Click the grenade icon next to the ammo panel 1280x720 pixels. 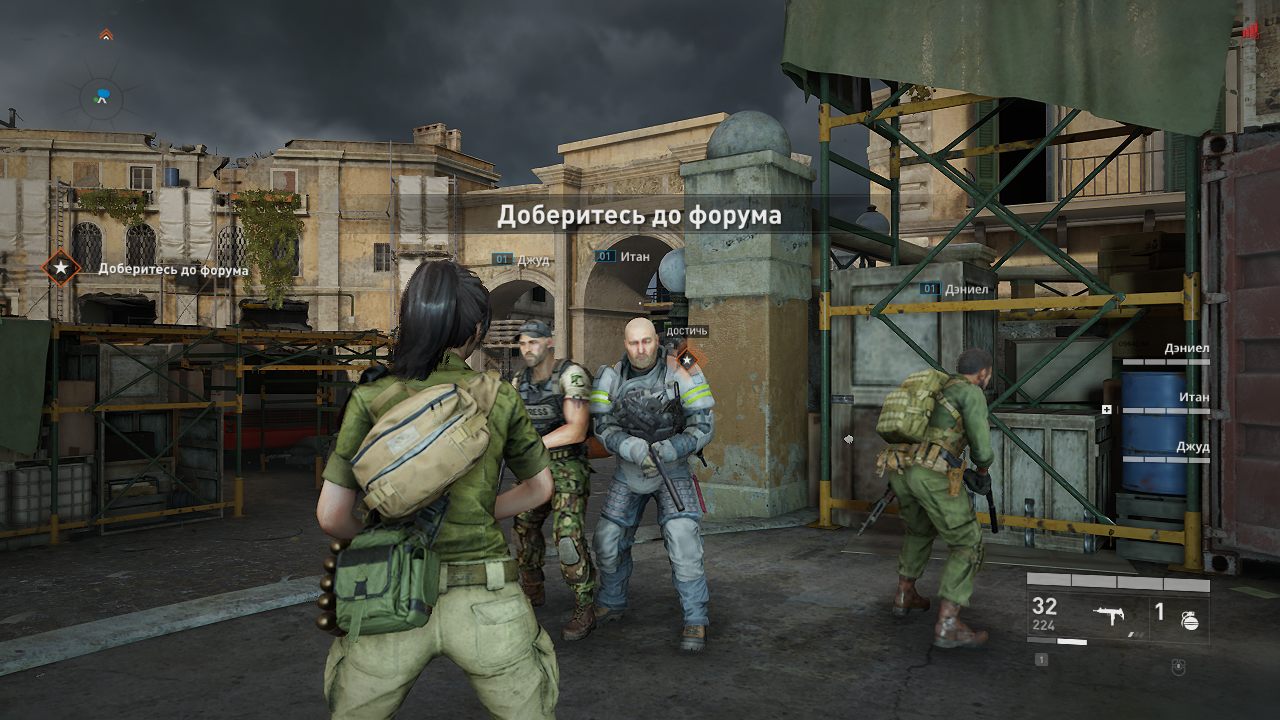[x=1190, y=622]
